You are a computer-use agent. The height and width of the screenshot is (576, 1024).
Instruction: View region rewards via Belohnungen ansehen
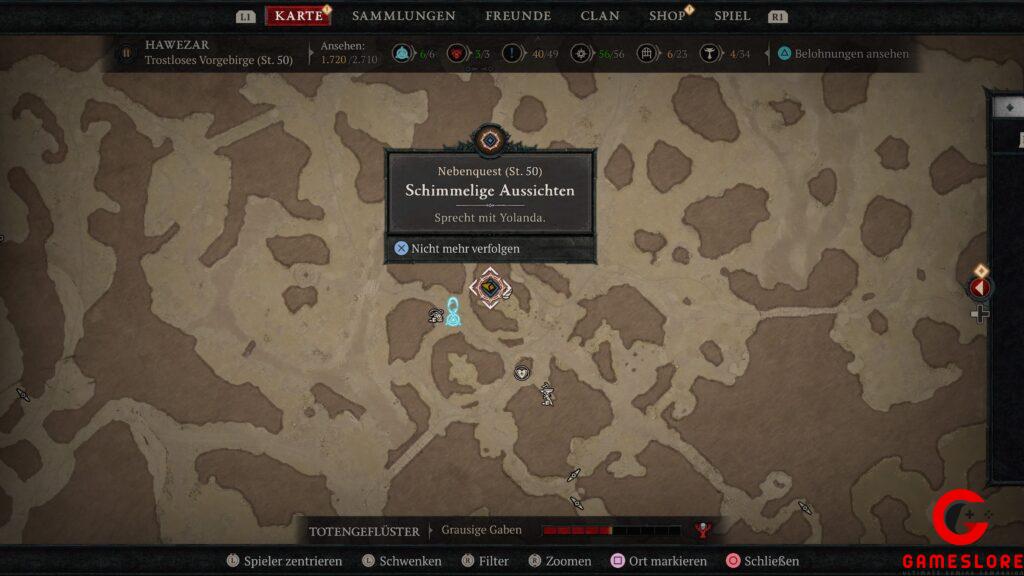point(842,54)
